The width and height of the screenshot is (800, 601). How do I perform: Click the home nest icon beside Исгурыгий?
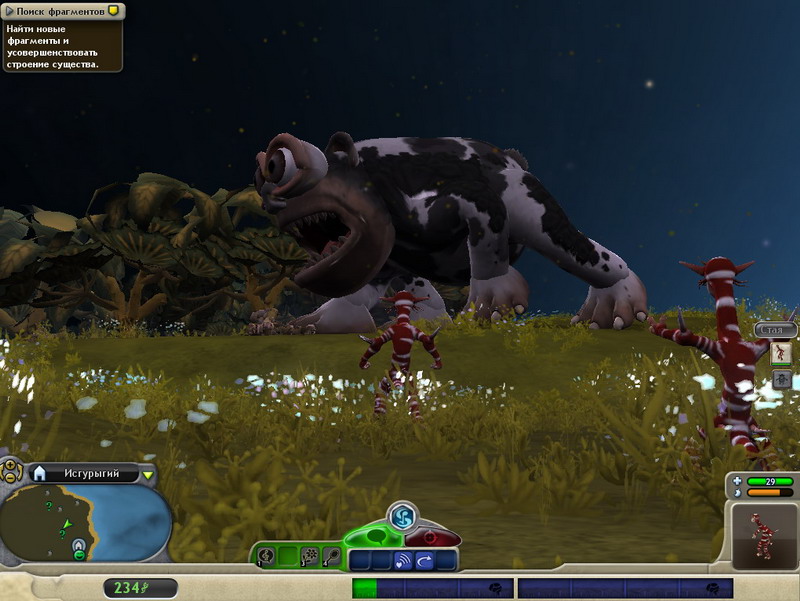click(x=40, y=473)
